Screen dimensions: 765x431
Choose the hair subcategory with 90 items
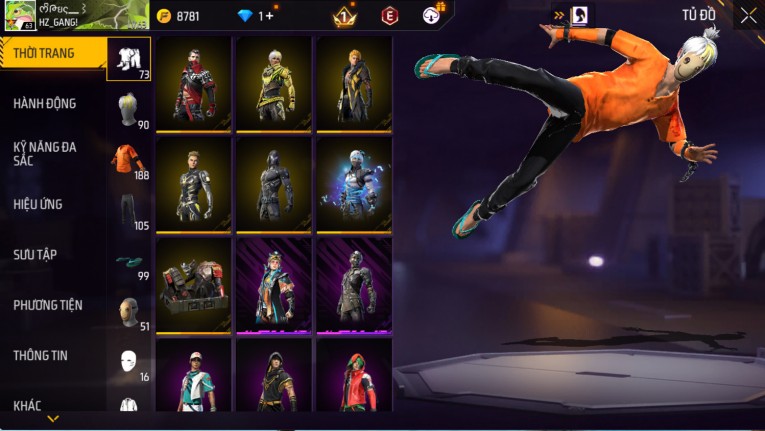(x=129, y=109)
